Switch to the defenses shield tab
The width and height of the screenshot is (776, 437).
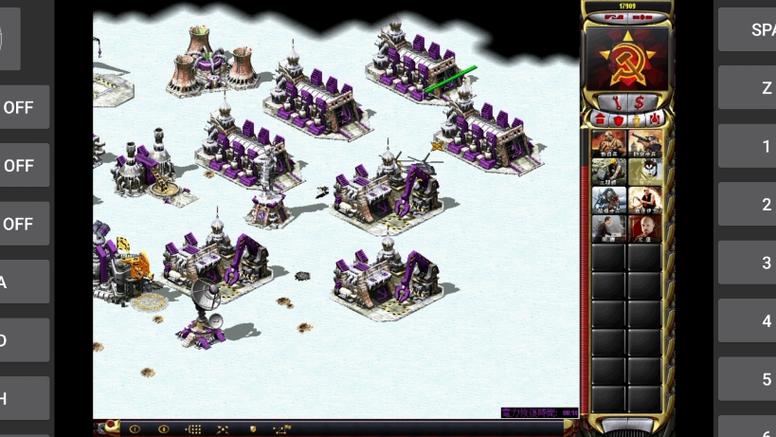618,119
